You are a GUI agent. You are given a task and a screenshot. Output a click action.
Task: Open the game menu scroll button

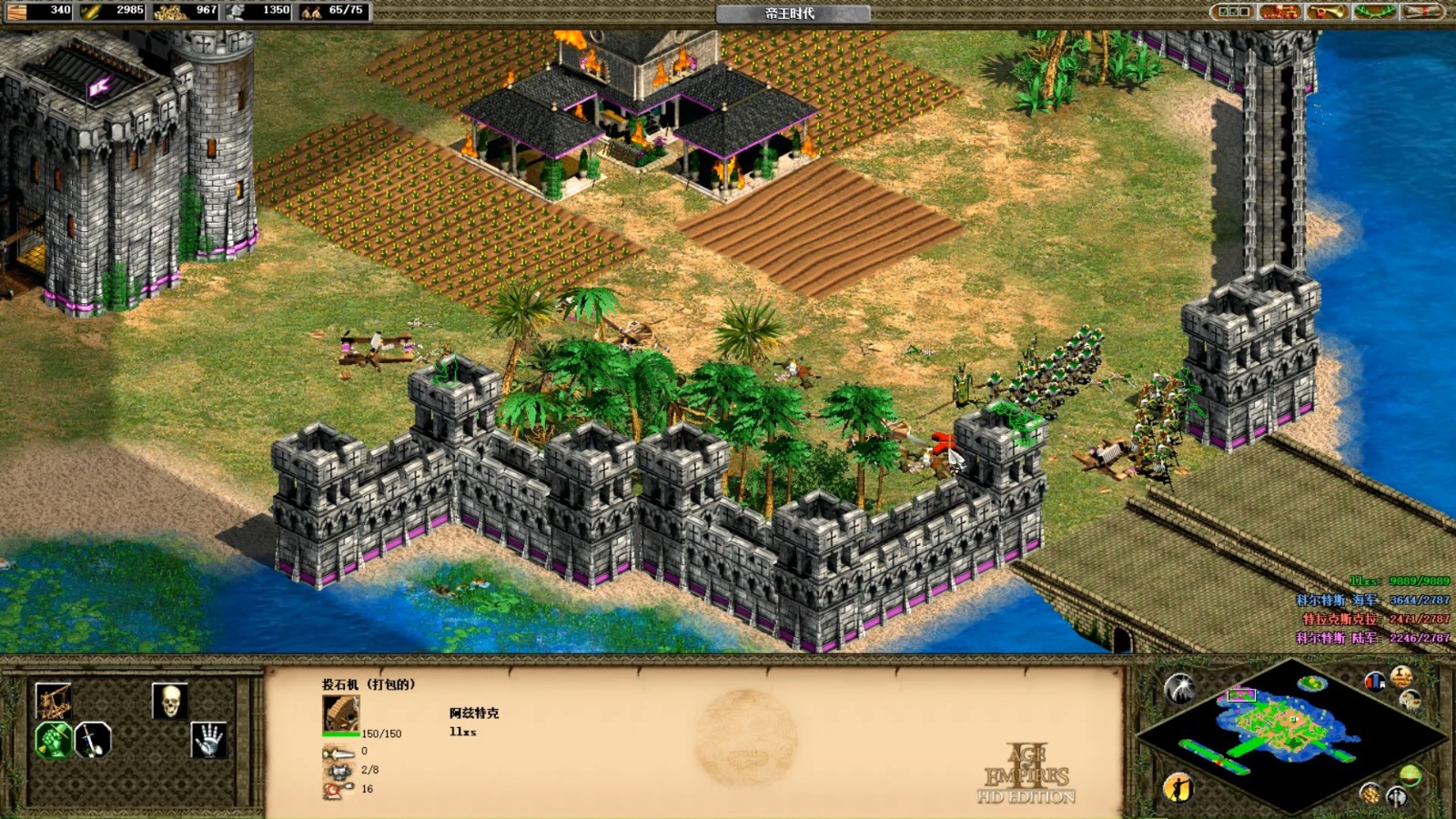pos(1421,12)
